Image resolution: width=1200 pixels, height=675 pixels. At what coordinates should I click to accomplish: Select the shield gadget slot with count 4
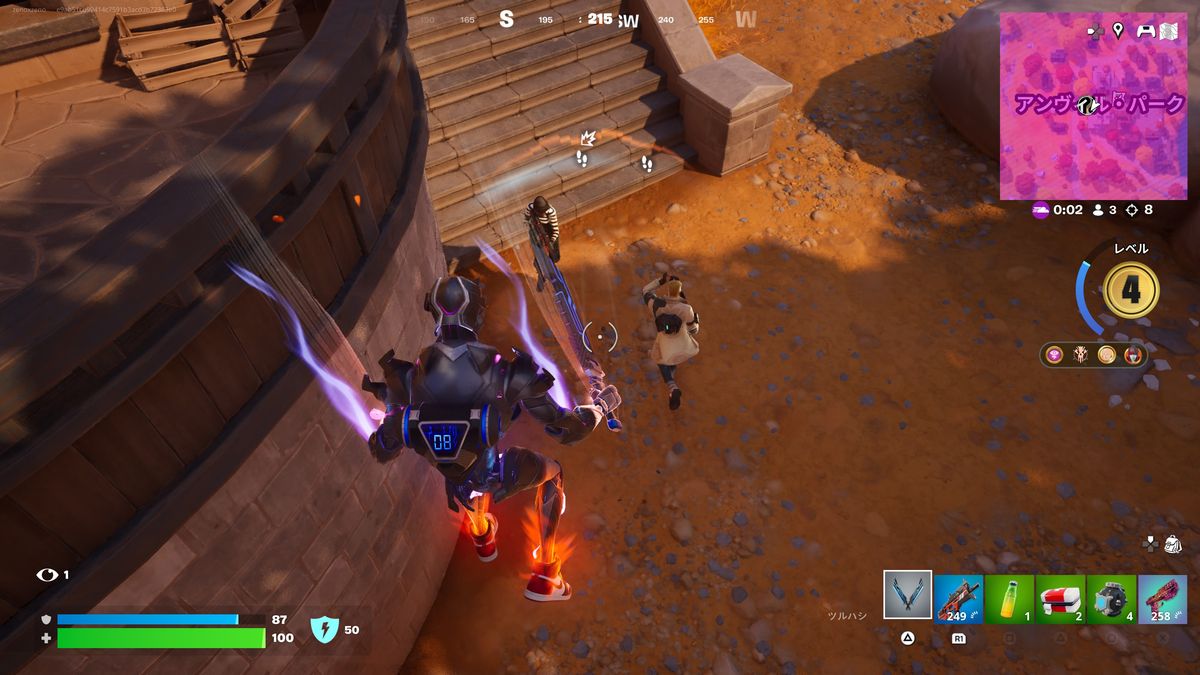tap(1111, 598)
